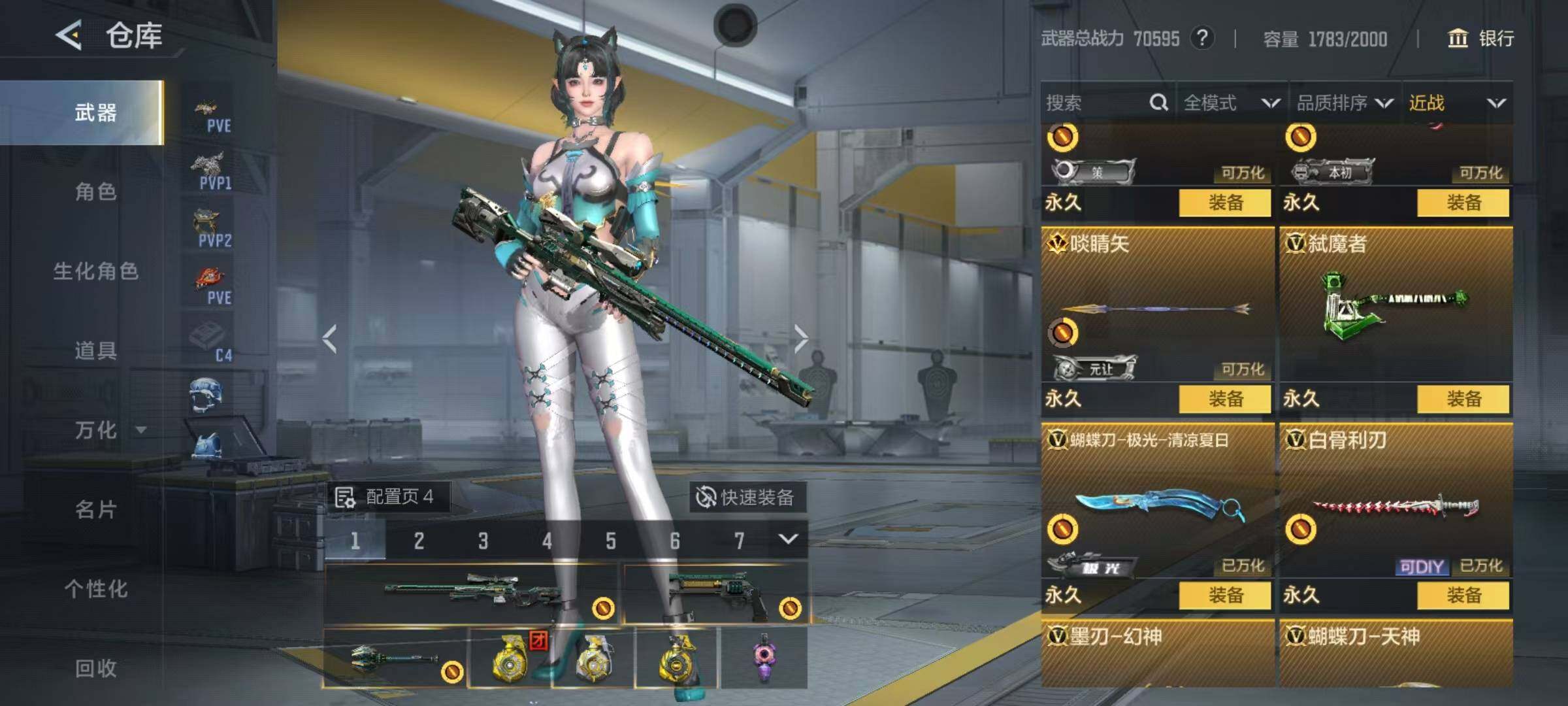Viewport: 1568px width, 706px height.
Task: Open the 全模式 mode dropdown
Action: tap(1231, 103)
